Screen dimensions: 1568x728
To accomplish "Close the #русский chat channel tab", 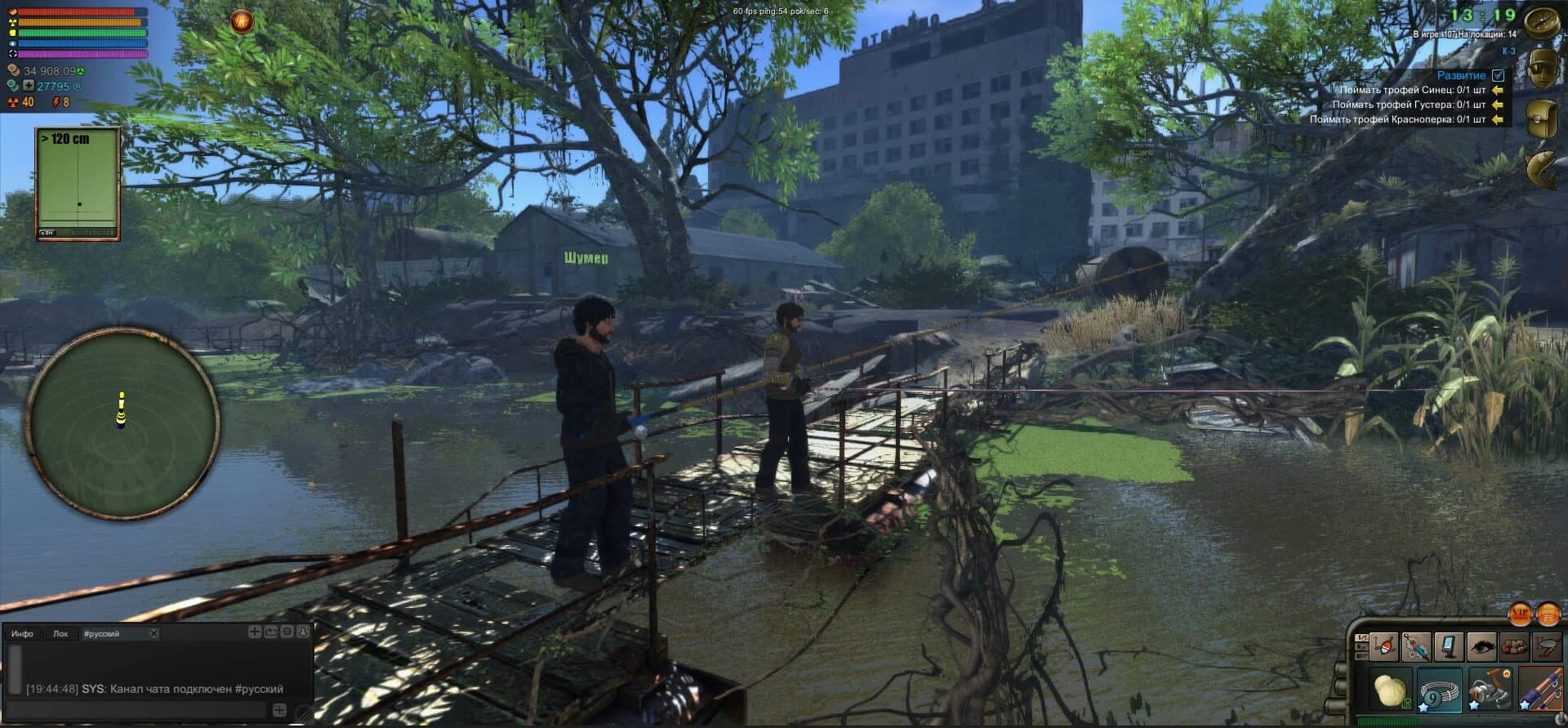I will [153, 634].
